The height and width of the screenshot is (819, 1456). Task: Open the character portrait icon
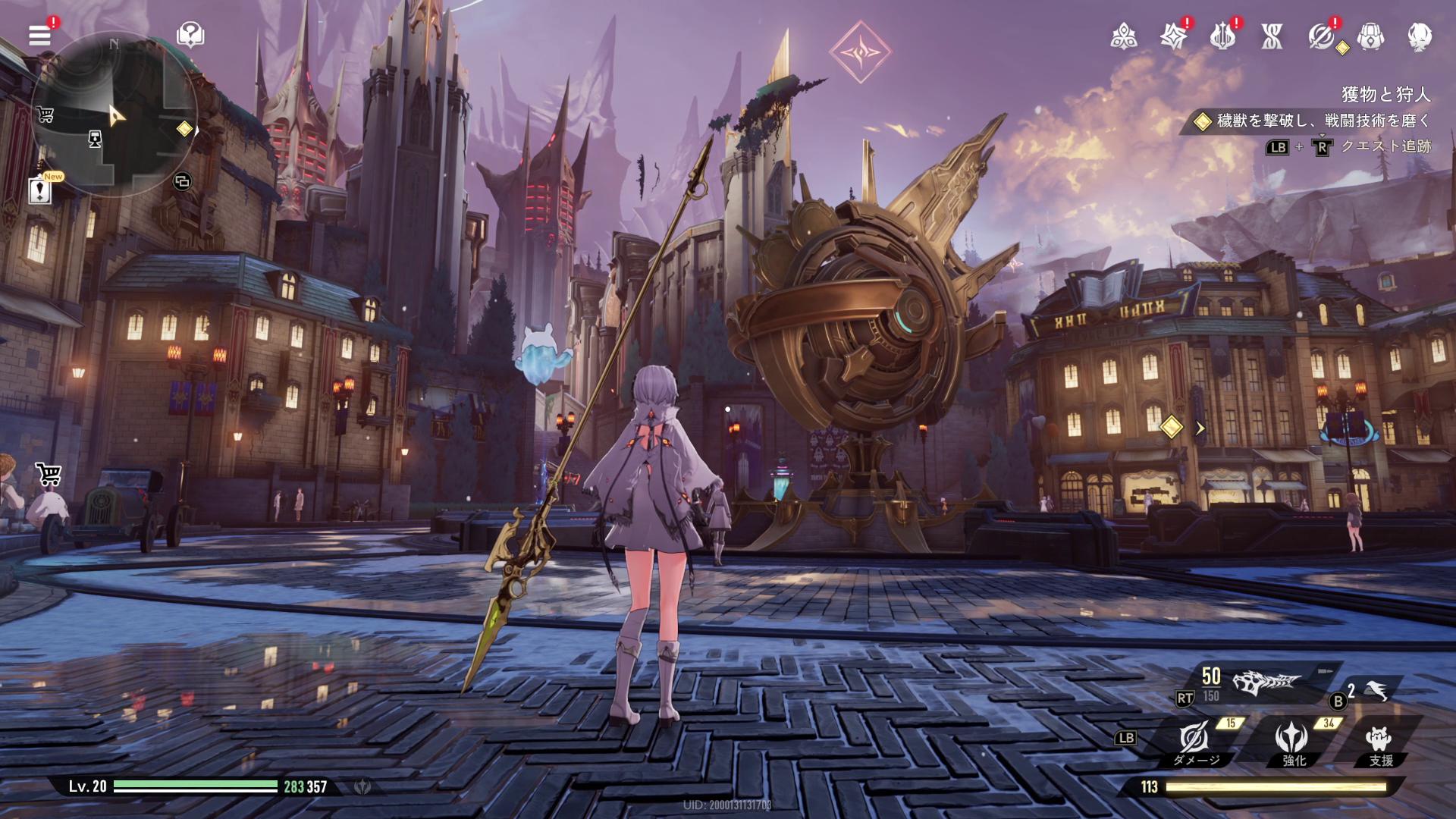[x=1420, y=36]
